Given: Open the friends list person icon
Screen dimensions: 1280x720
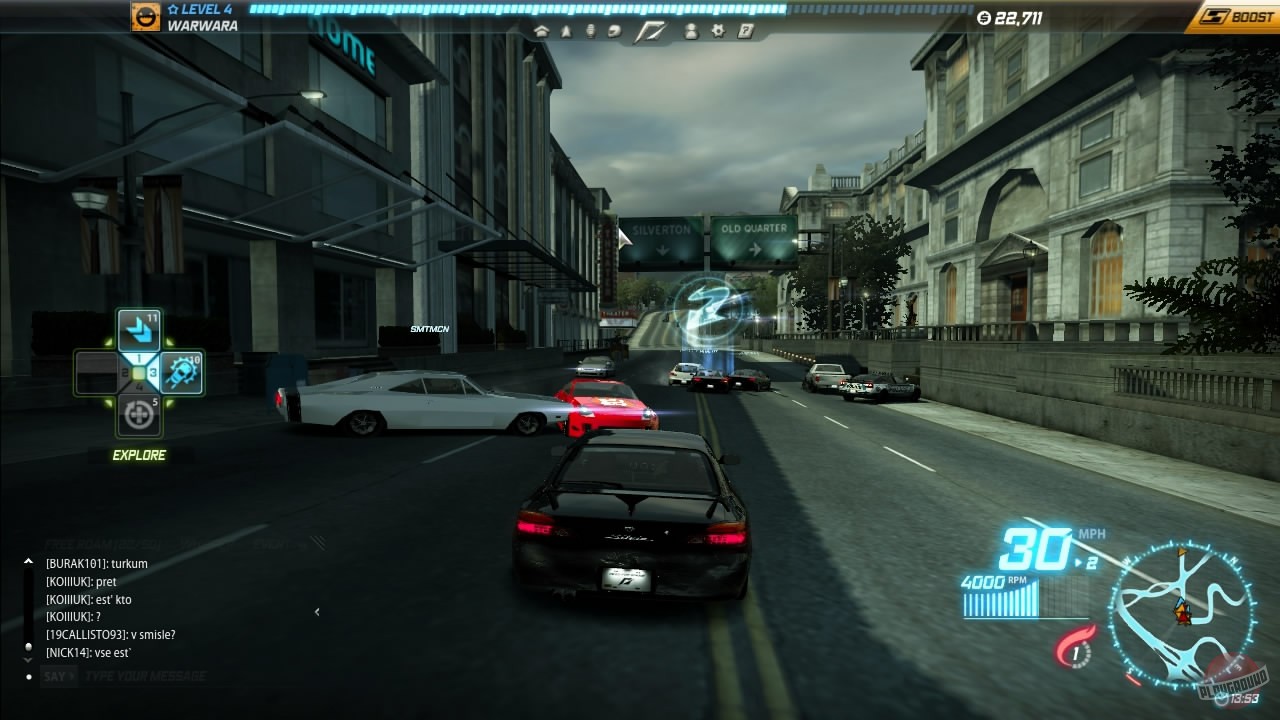Looking at the screenshot, I should click(691, 32).
